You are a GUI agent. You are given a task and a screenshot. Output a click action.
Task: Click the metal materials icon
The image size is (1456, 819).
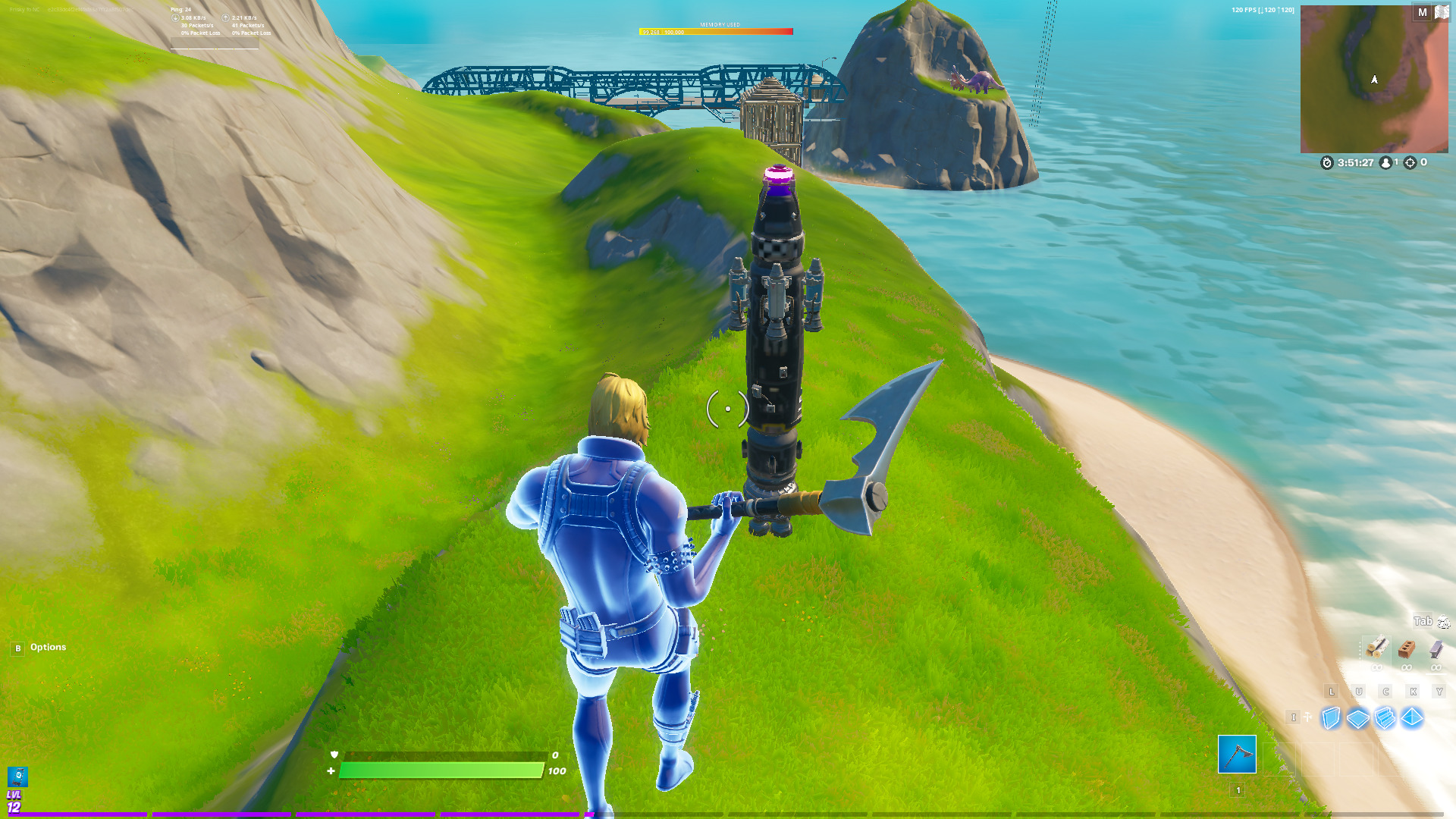[1436, 650]
